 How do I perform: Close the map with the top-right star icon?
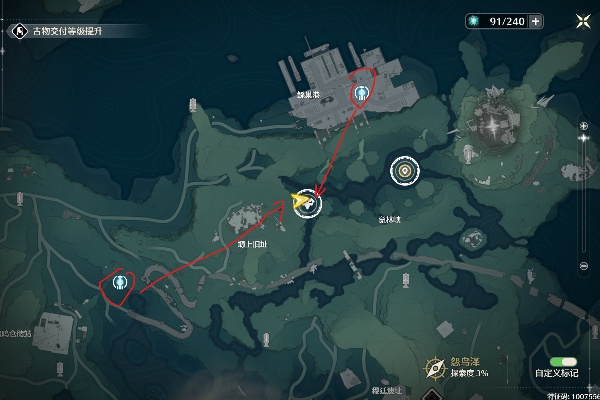pos(583,20)
